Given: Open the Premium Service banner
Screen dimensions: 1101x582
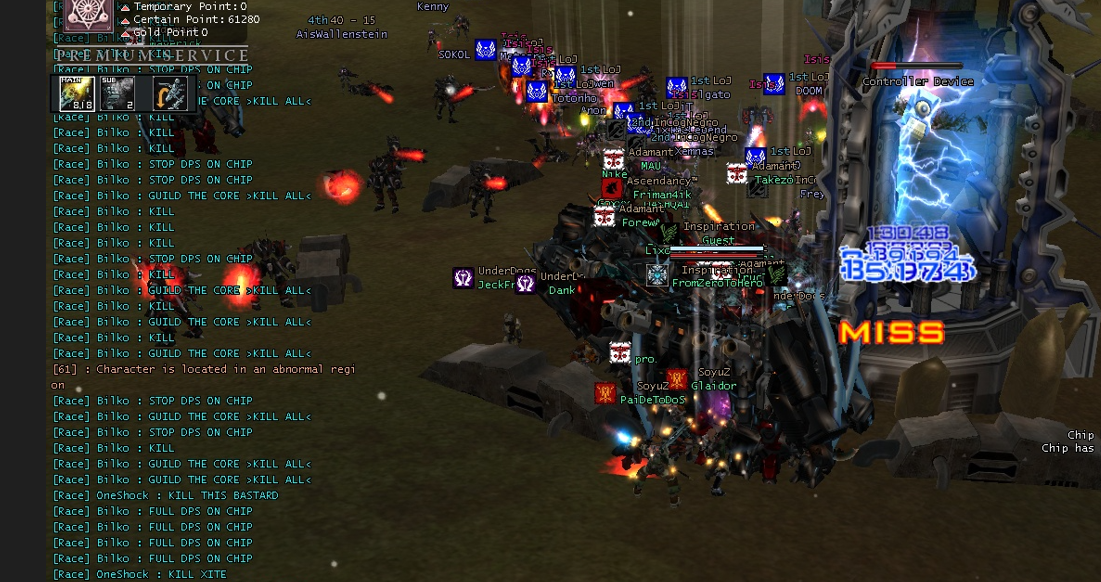Looking at the screenshot, I should [151, 55].
